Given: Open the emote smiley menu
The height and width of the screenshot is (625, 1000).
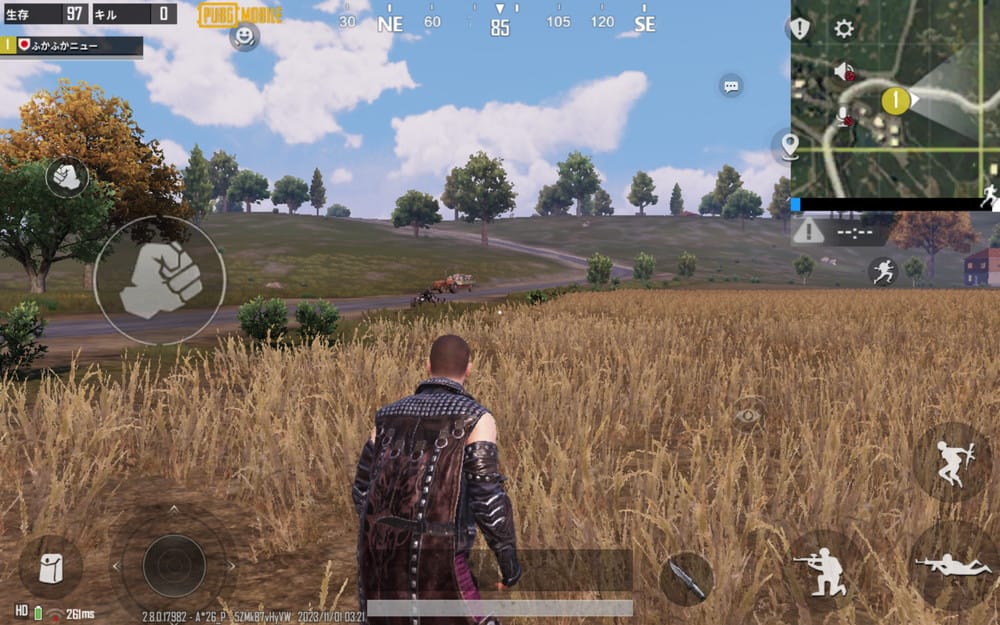Looking at the screenshot, I should click(243, 36).
